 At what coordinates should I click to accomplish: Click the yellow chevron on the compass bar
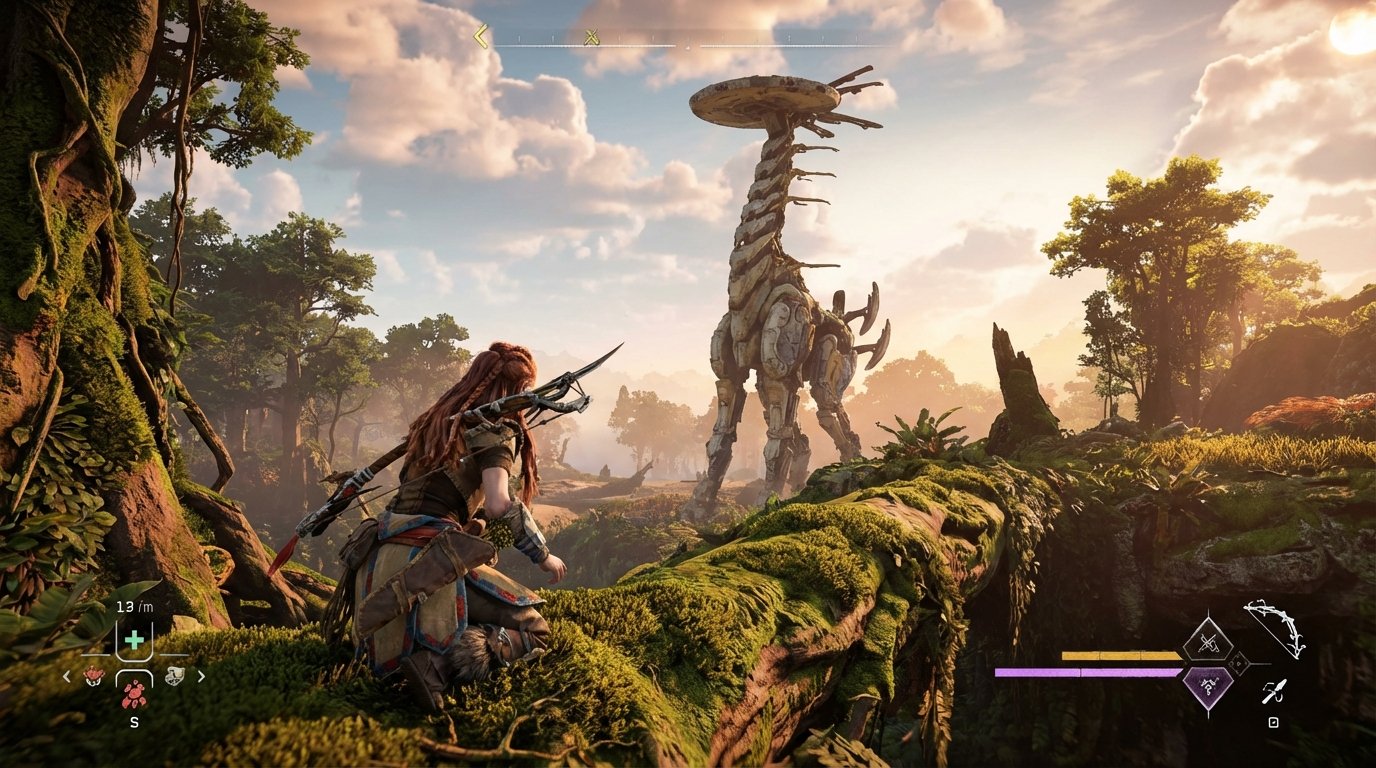(481, 35)
